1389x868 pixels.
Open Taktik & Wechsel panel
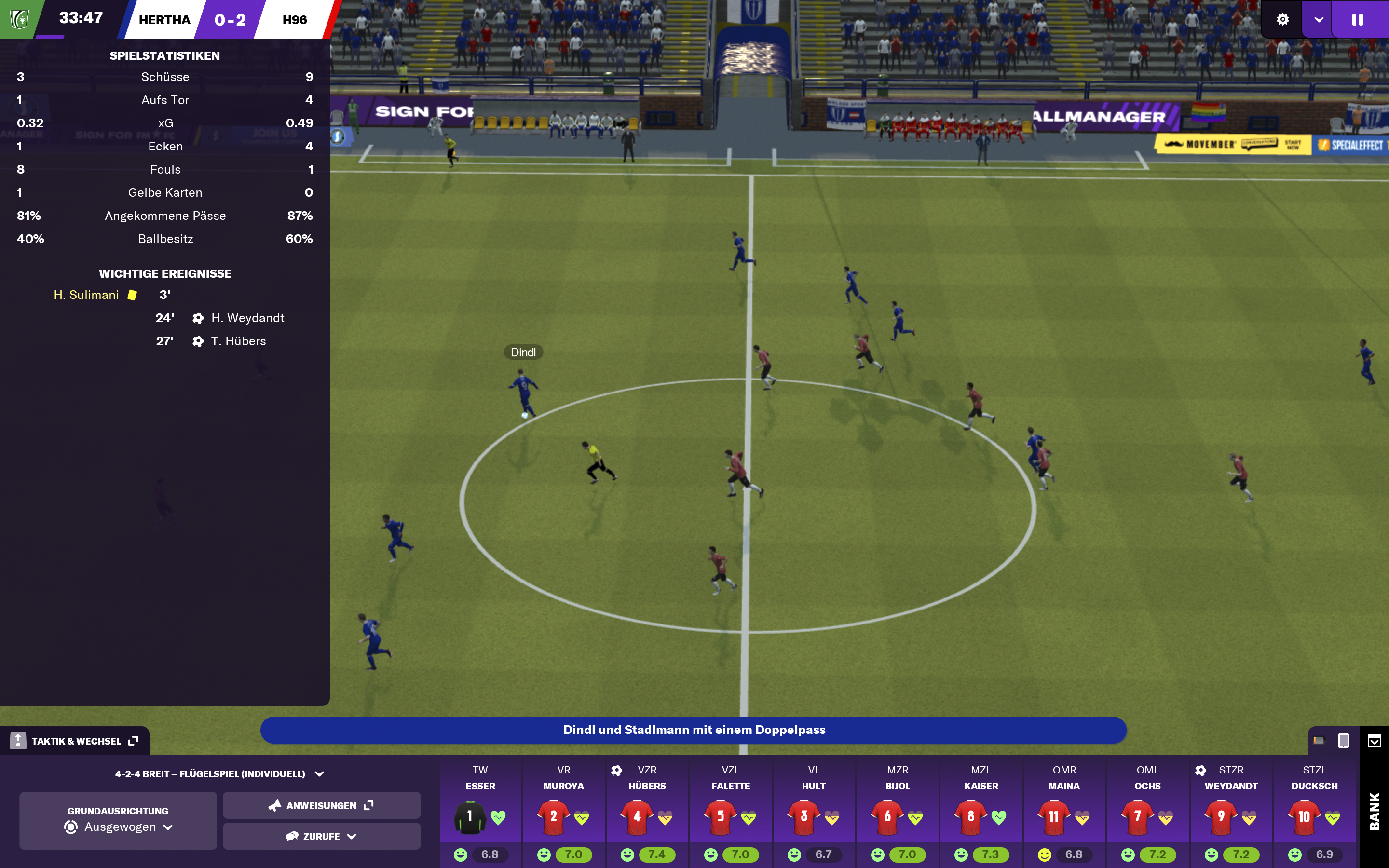point(75,741)
